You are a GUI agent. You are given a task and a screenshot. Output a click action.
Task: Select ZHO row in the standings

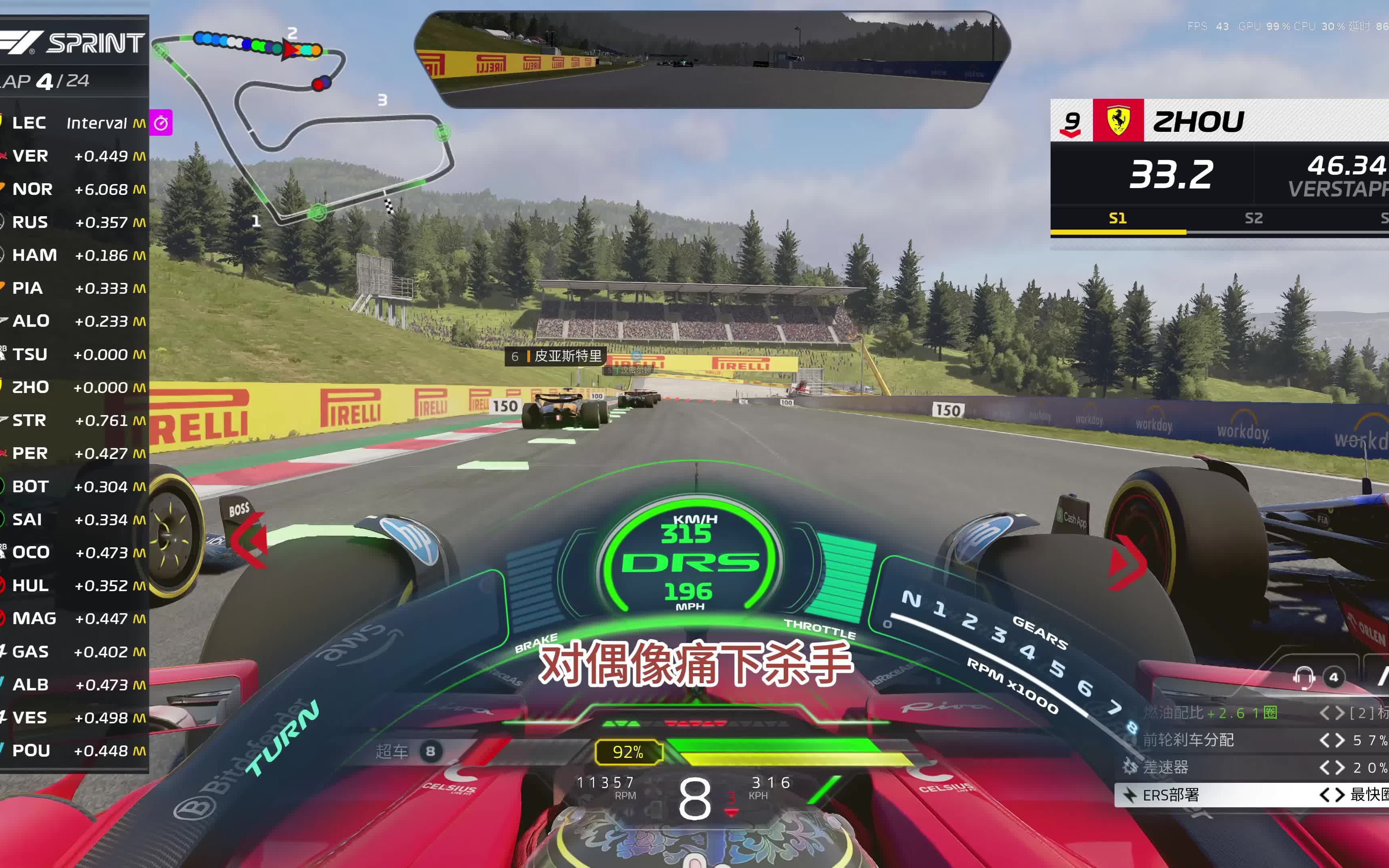[75, 387]
